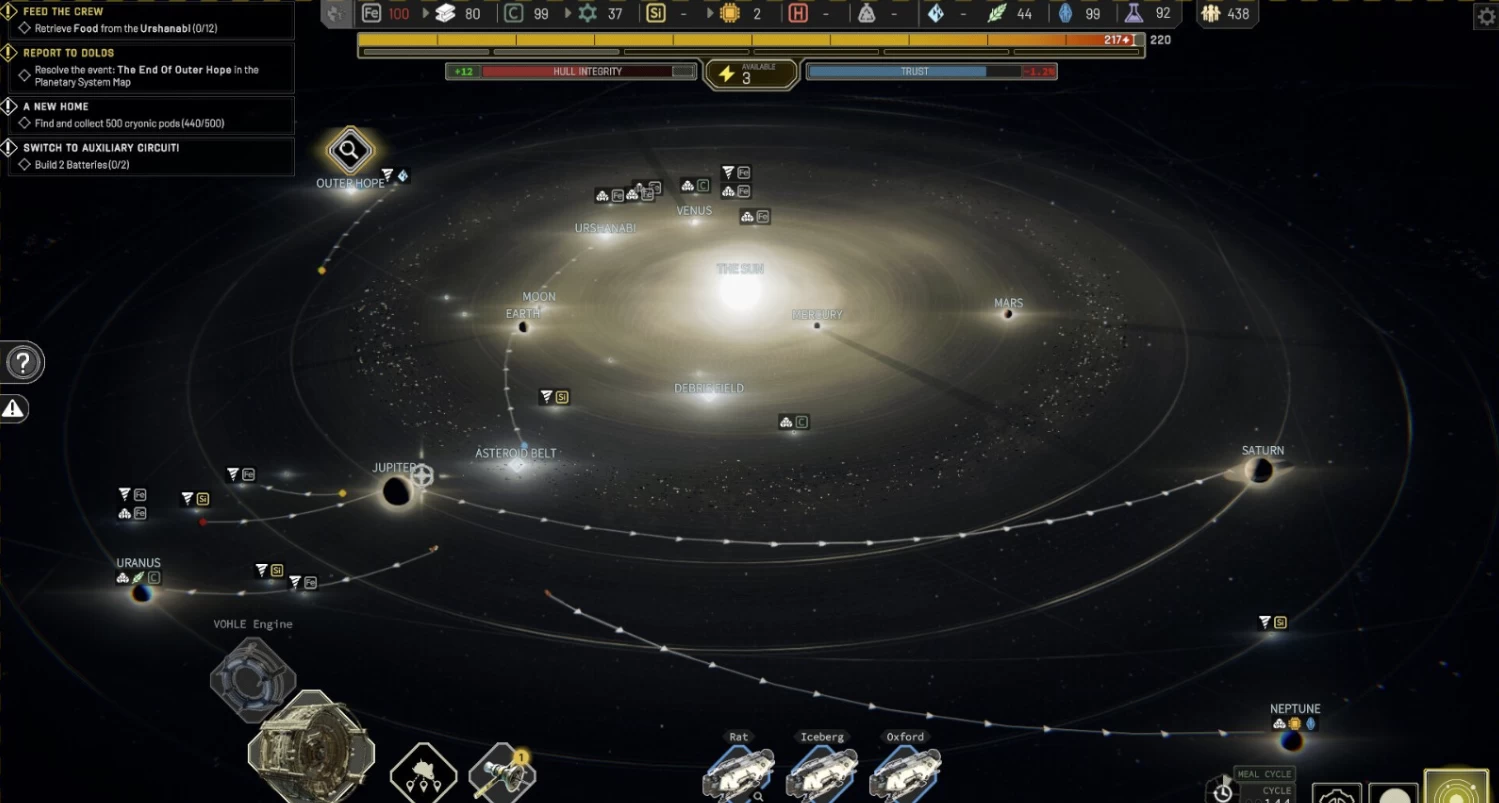Switch to the highlighted planetary system view
1499x803 pixels.
[1456, 787]
